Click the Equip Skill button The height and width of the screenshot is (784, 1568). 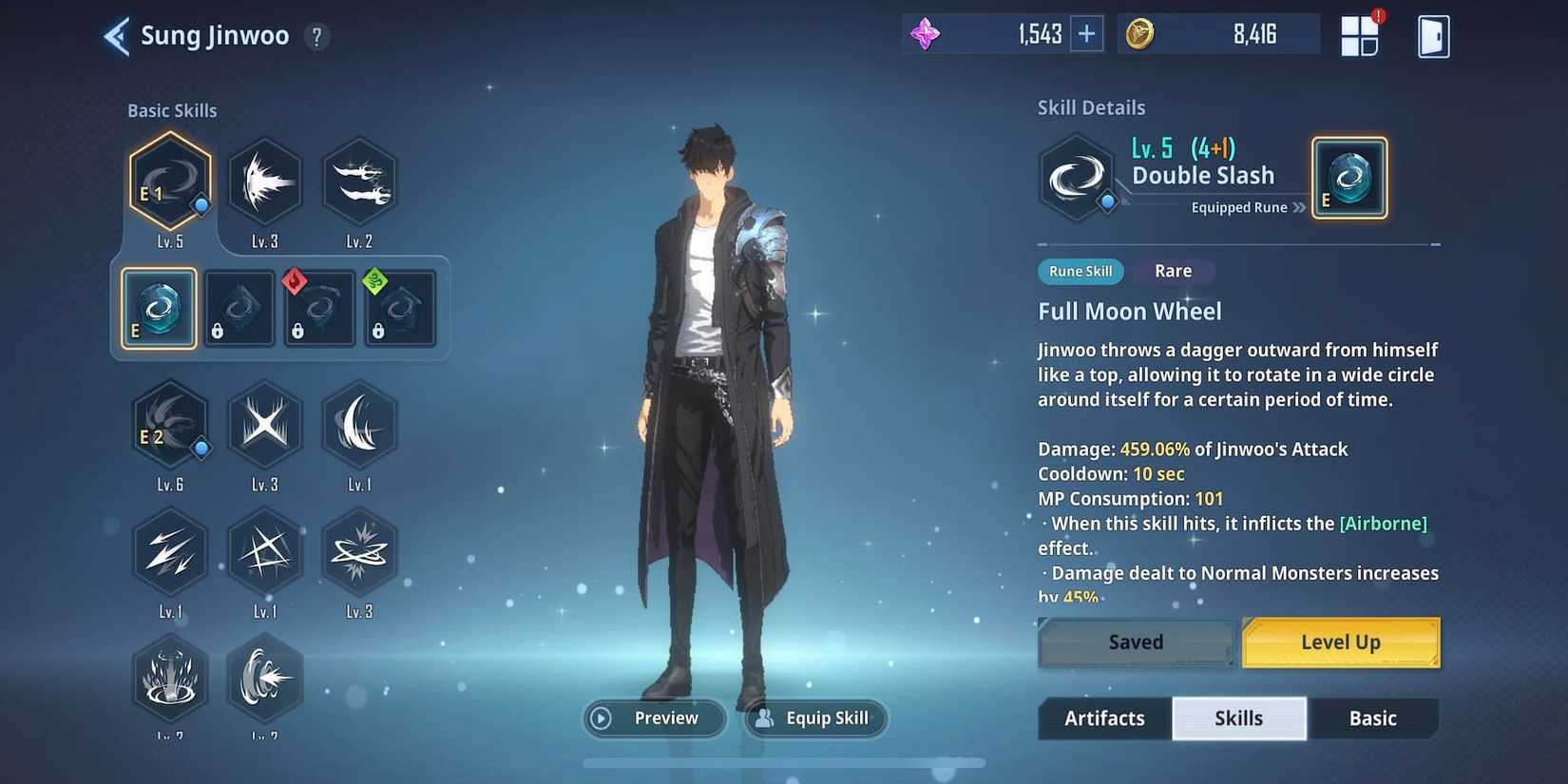pyautogui.click(x=814, y=718)
